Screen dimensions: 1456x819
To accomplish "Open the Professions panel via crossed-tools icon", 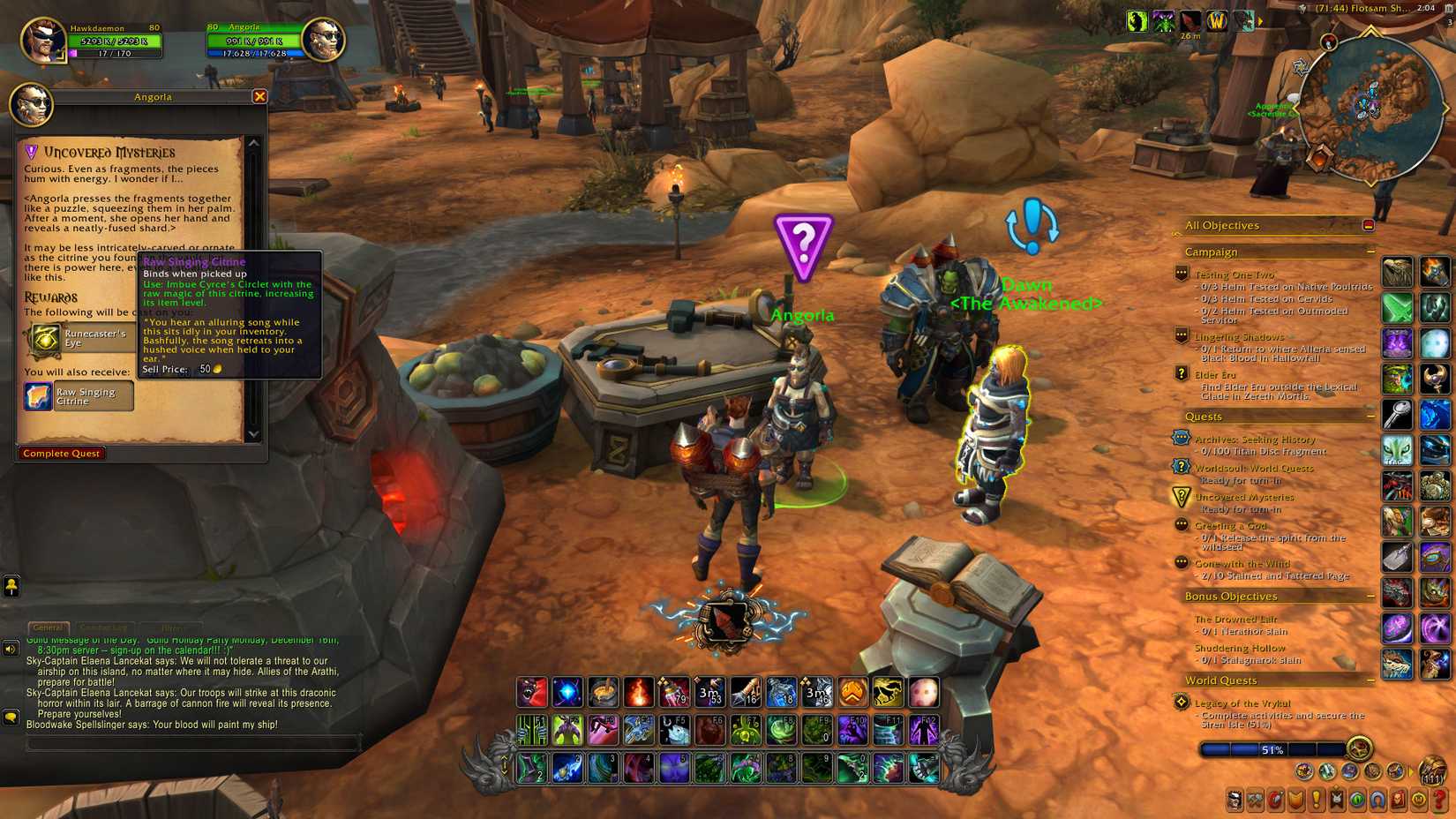I will point(1255,800).
